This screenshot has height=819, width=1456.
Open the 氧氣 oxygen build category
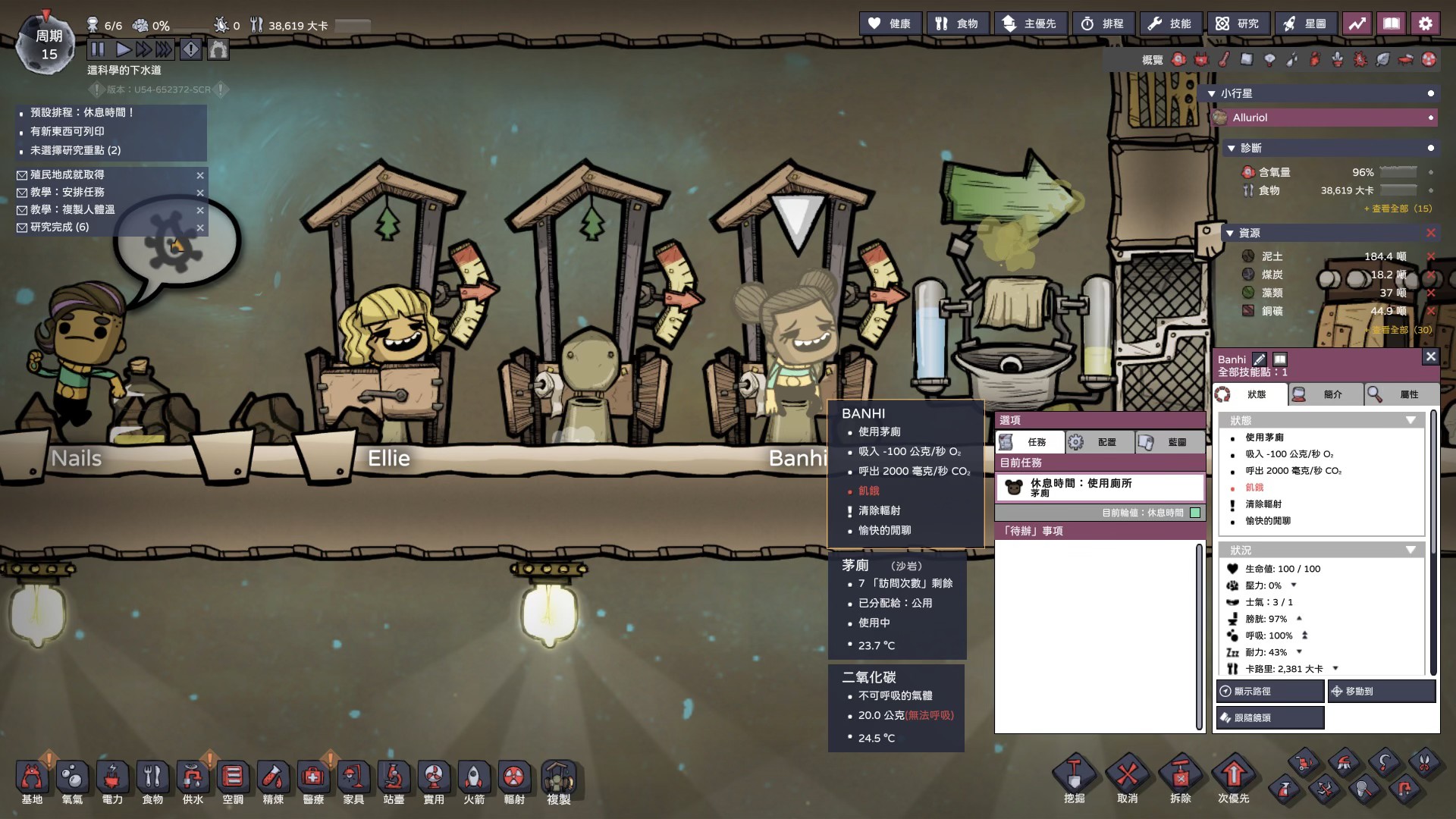coord(72,783)
